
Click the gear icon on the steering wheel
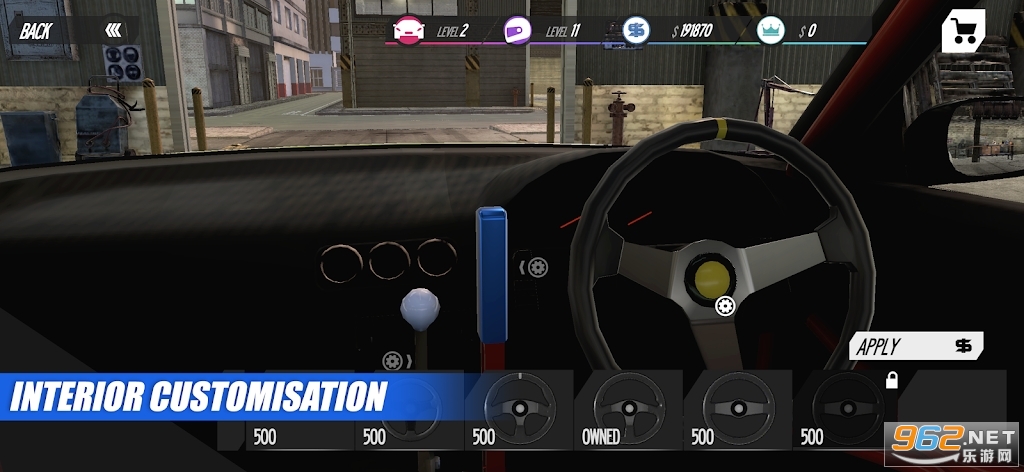click(726, 307)
